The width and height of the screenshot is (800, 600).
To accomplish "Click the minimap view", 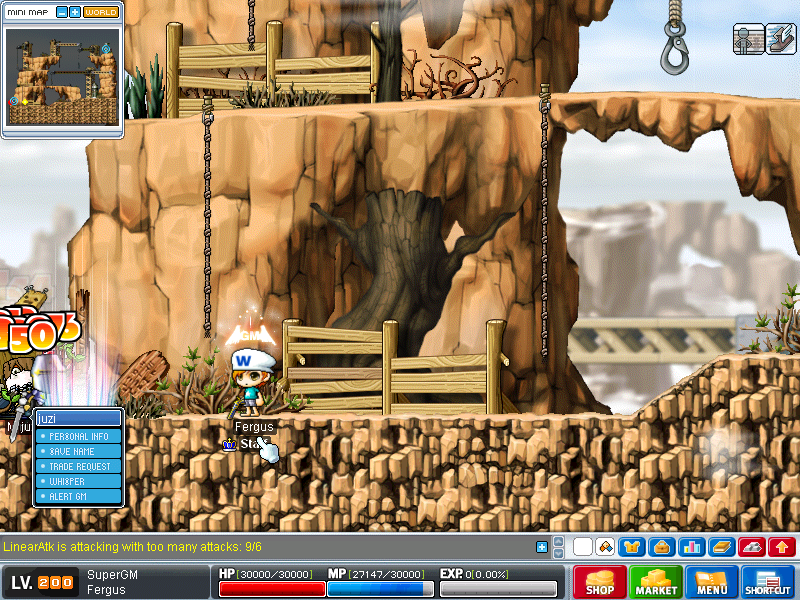I will (63, 76).
